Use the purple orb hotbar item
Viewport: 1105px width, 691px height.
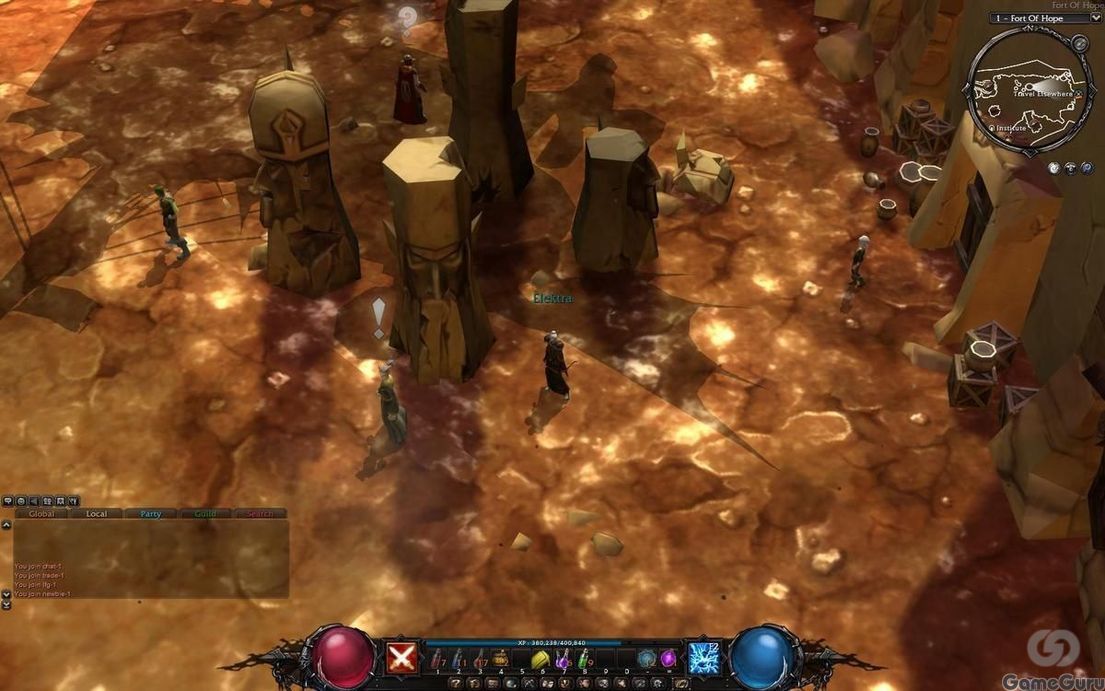[x=669, y=659]
